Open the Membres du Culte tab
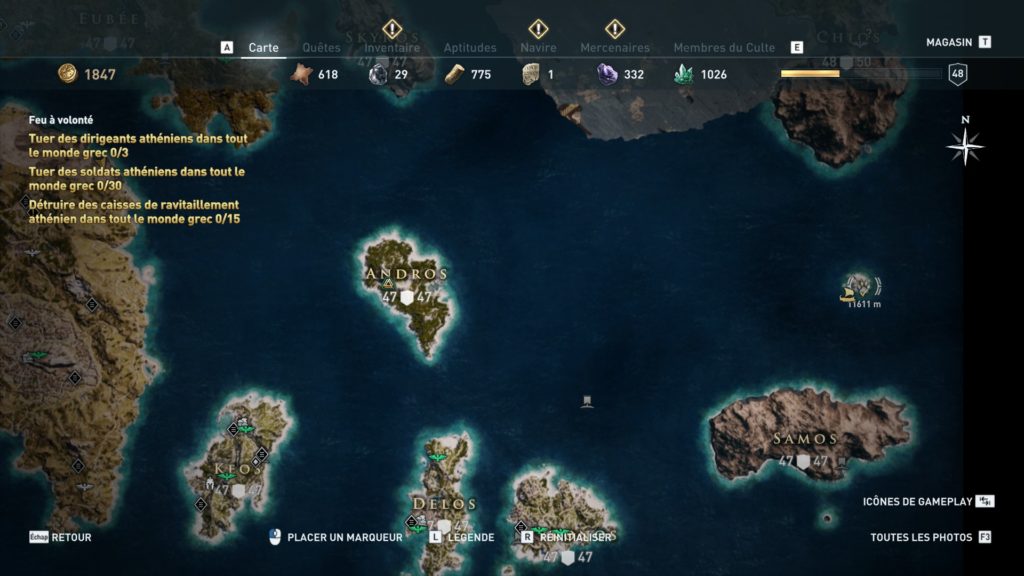The width and height of the screenshot is (1024, 576). coord(724,47)
